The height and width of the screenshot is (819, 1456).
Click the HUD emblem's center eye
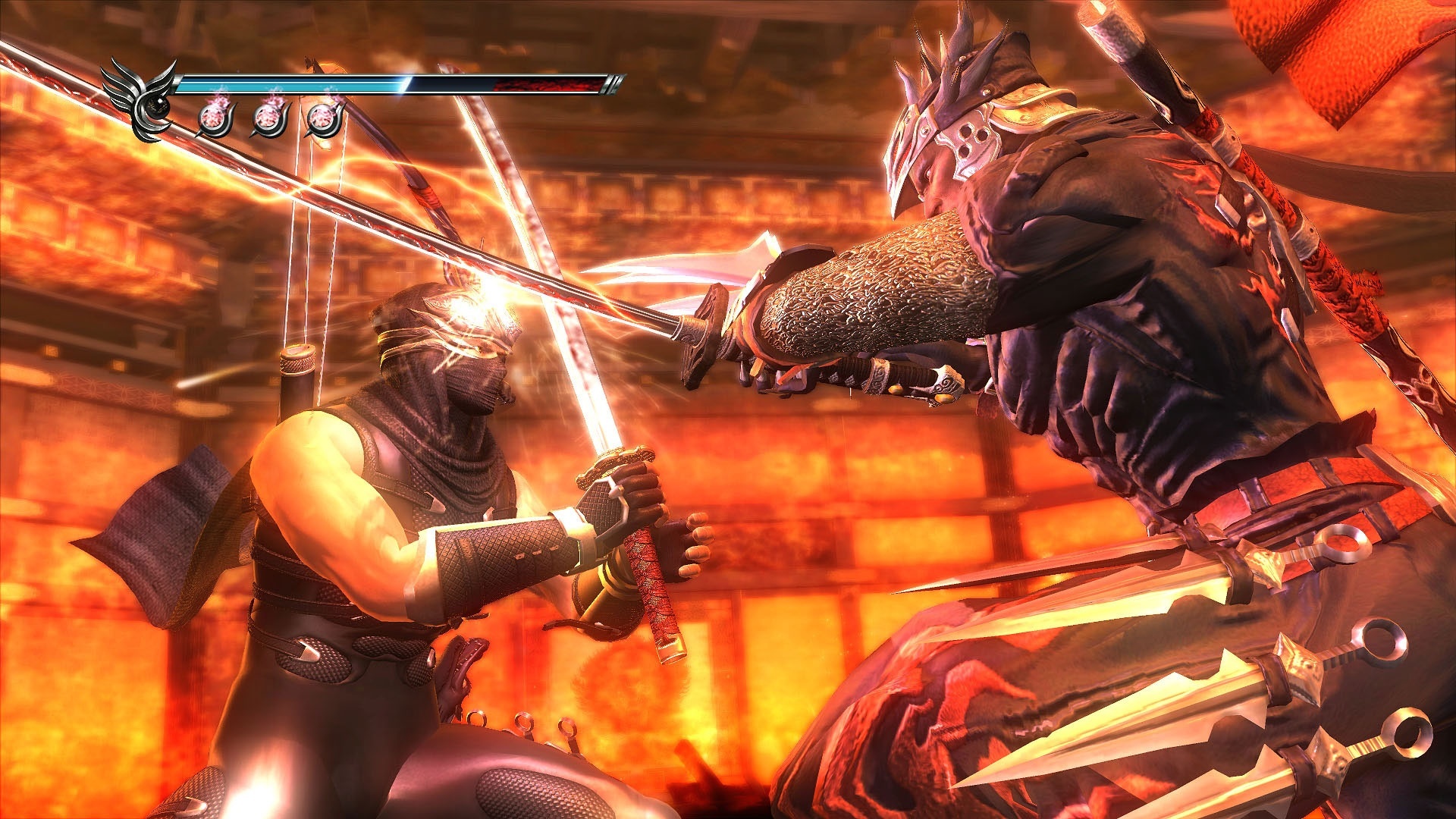[x=155, y=108]
